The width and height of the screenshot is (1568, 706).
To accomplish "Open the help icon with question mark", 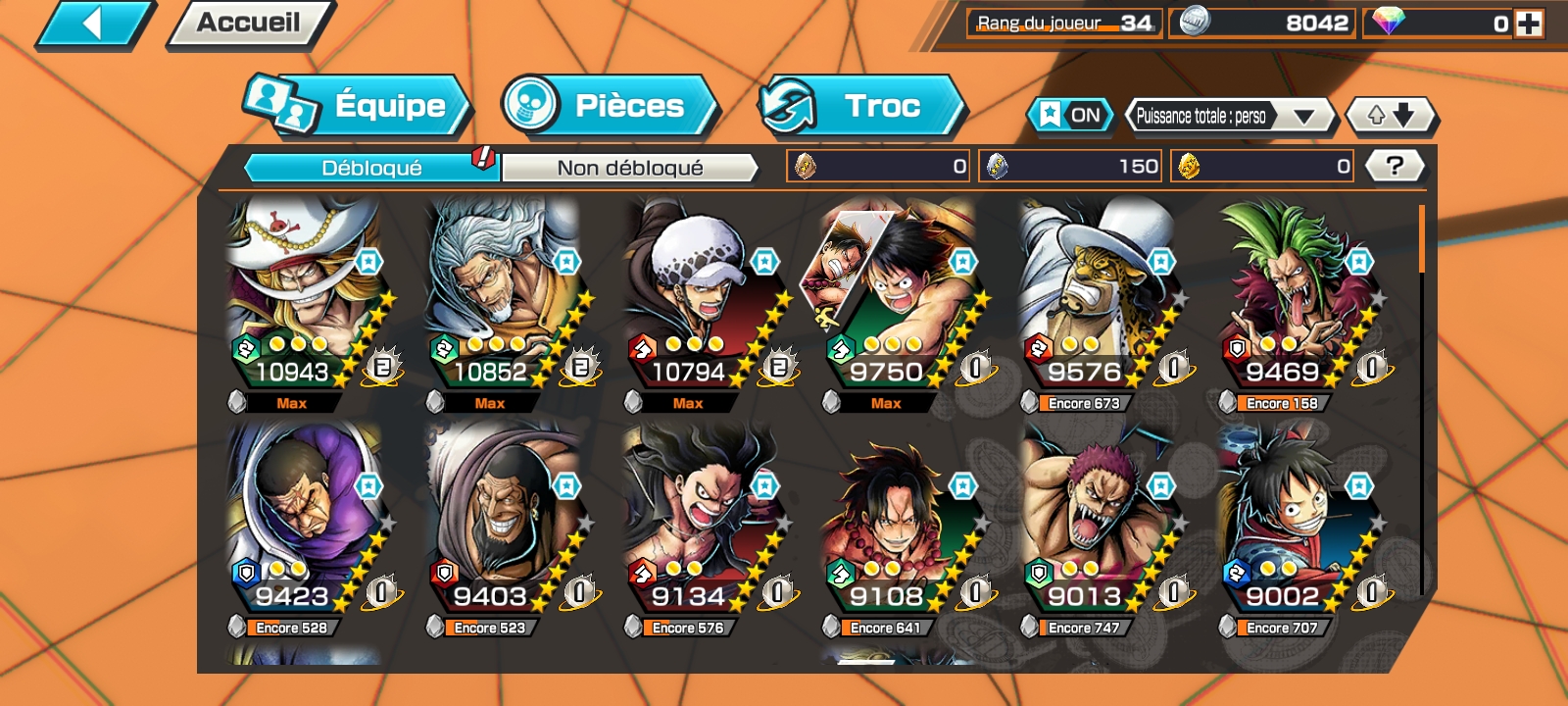I will click(x=1396, y=166).
